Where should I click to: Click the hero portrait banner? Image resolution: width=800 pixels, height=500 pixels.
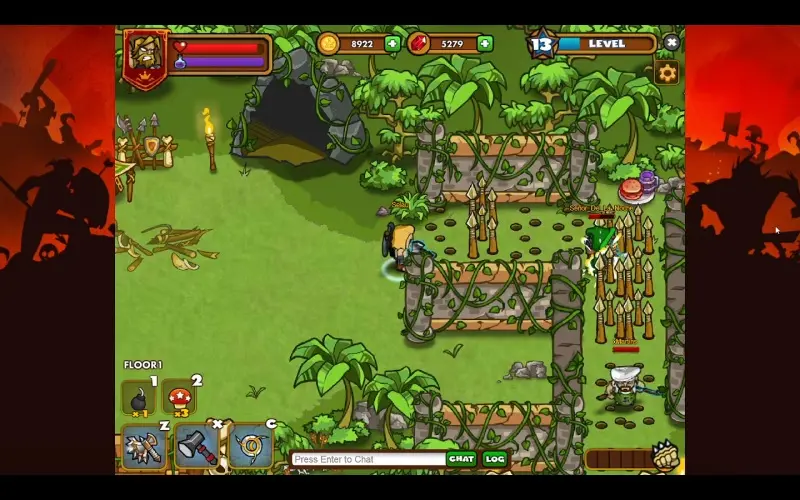(145, 56)
